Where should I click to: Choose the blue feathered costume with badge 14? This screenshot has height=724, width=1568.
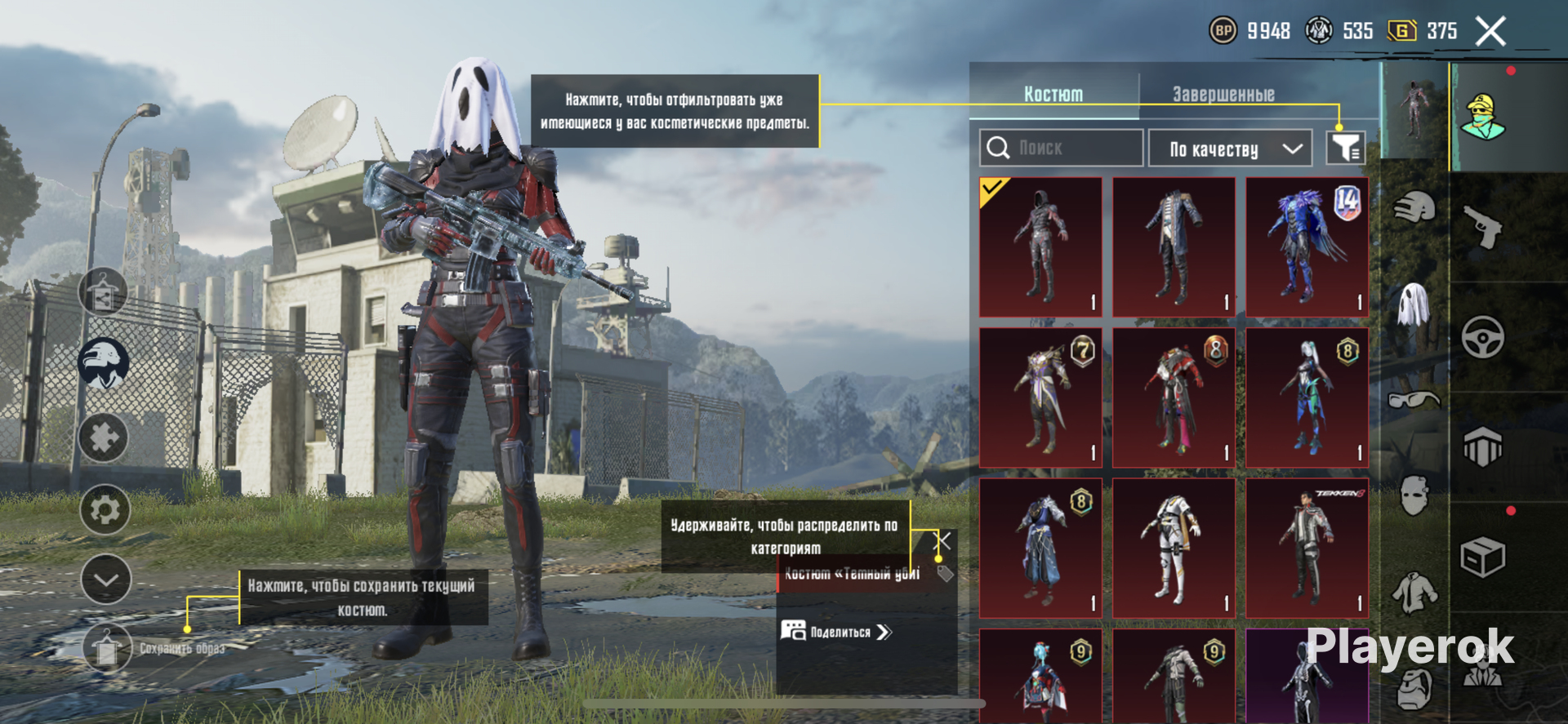click(1307, 247)
